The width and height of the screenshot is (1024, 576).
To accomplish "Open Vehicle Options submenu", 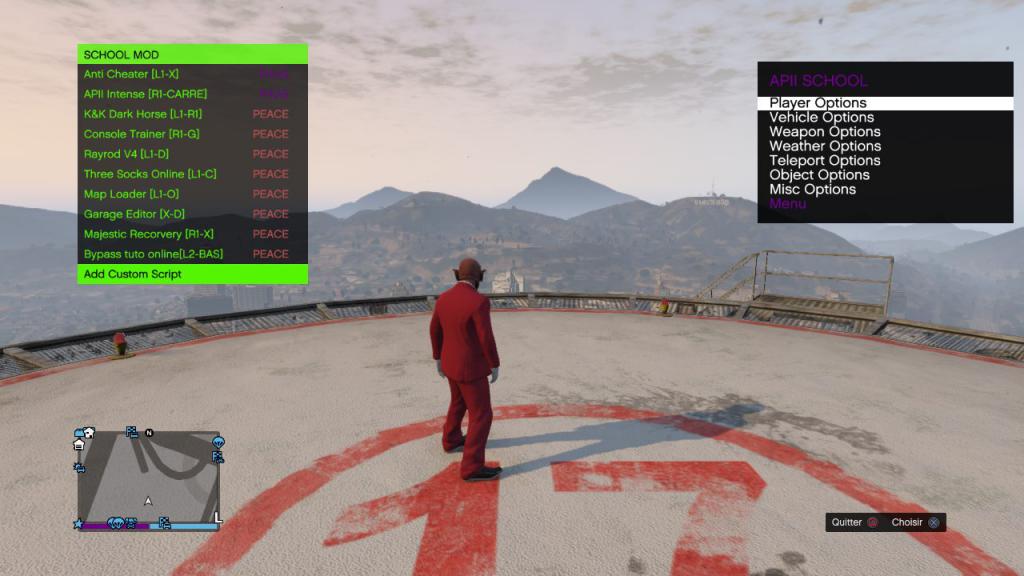I will (x=821, y=117).
